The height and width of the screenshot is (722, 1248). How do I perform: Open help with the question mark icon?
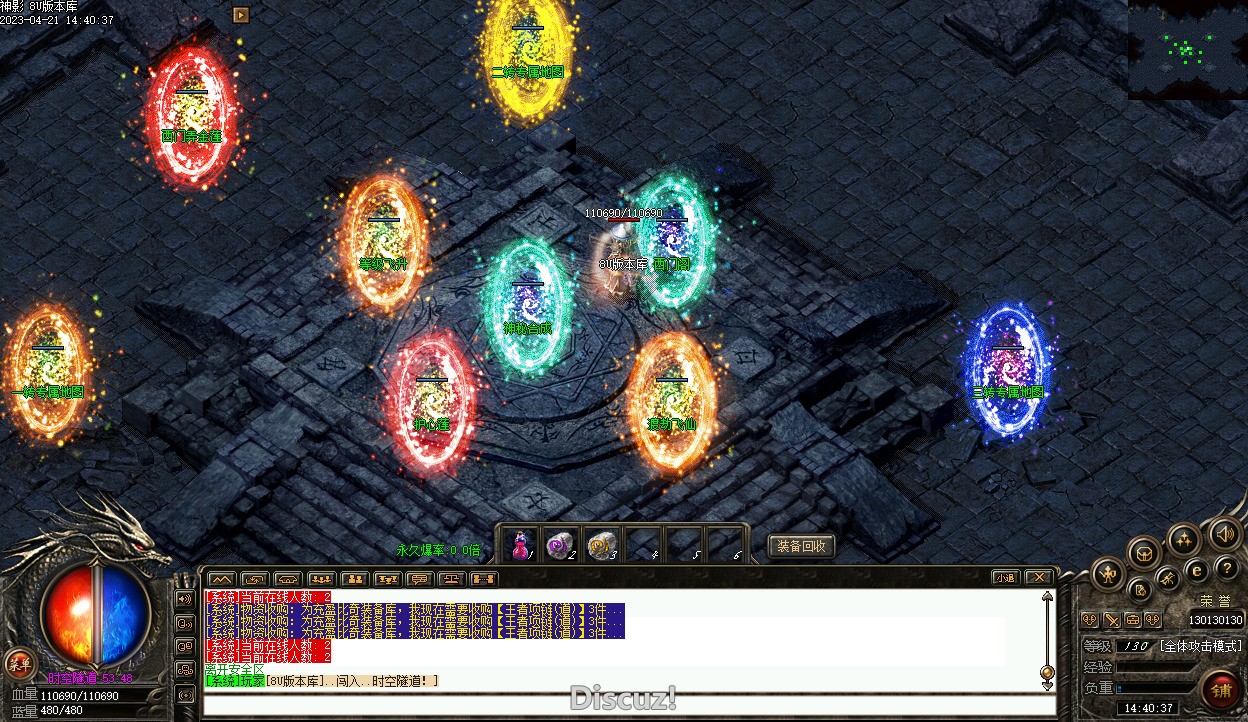click(1227, 568)
